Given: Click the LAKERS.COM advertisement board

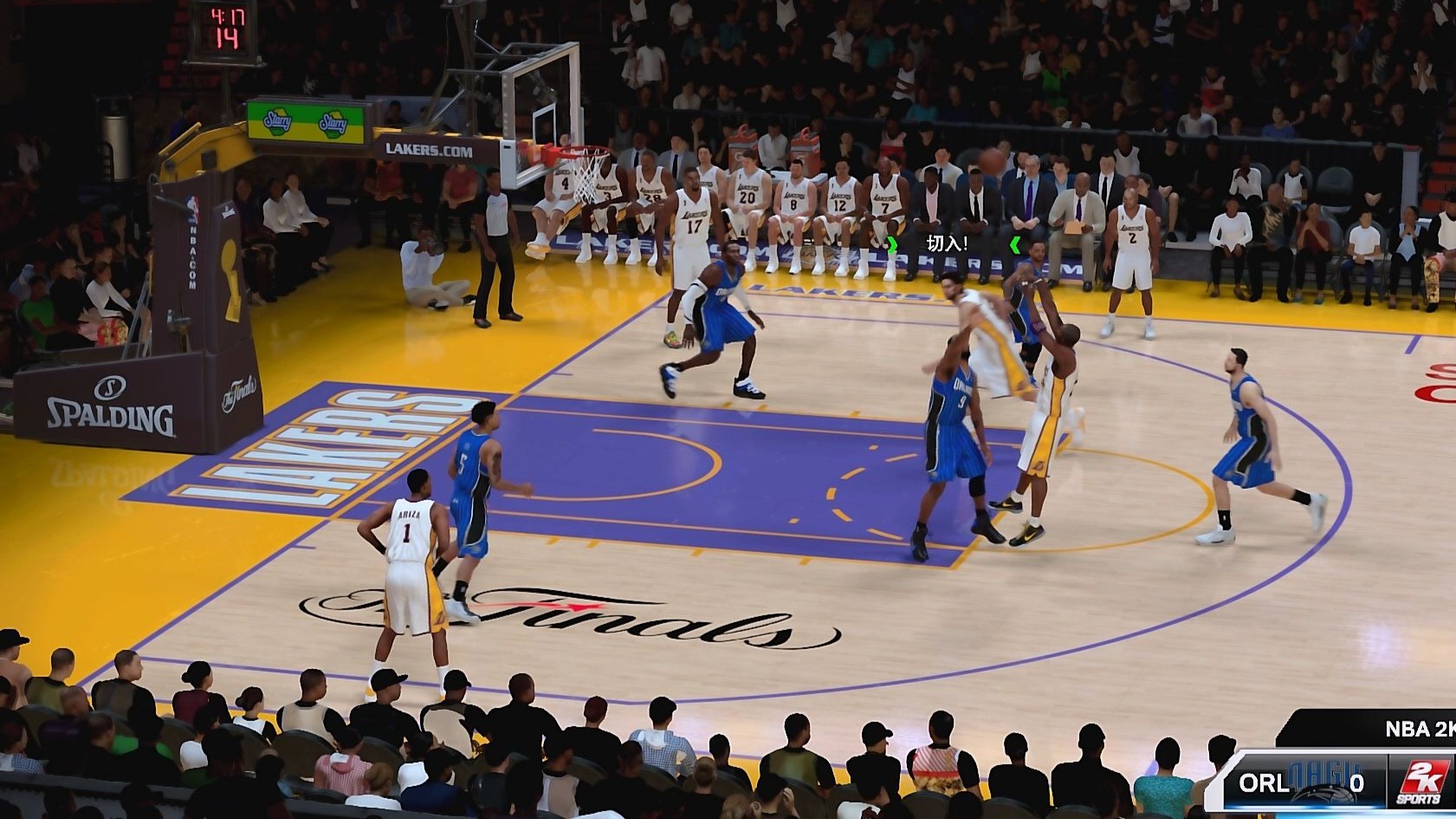Looking at the screenshot, I should point(427,149).
